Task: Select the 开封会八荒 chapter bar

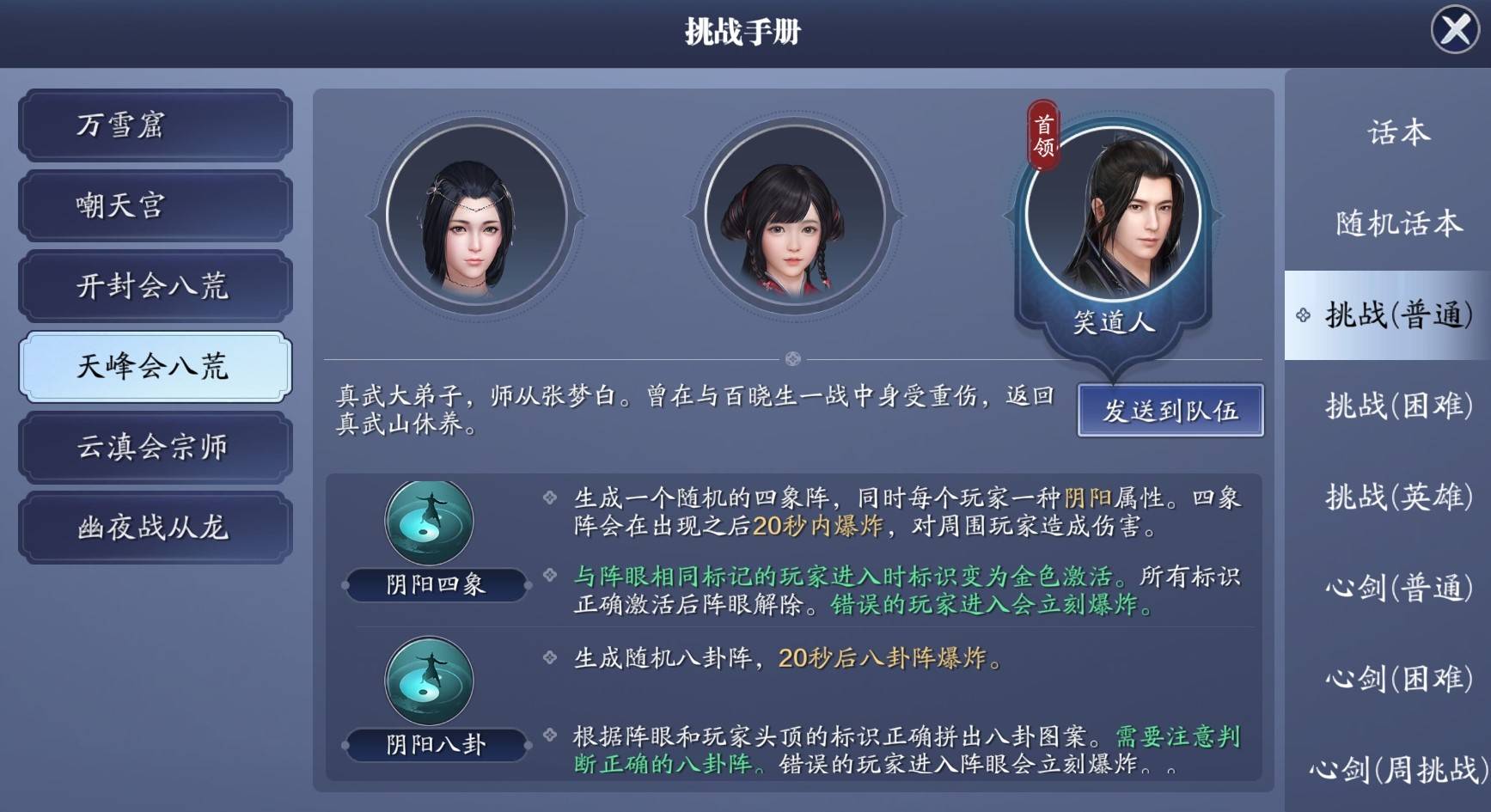Action: click(x=155, y=287)
